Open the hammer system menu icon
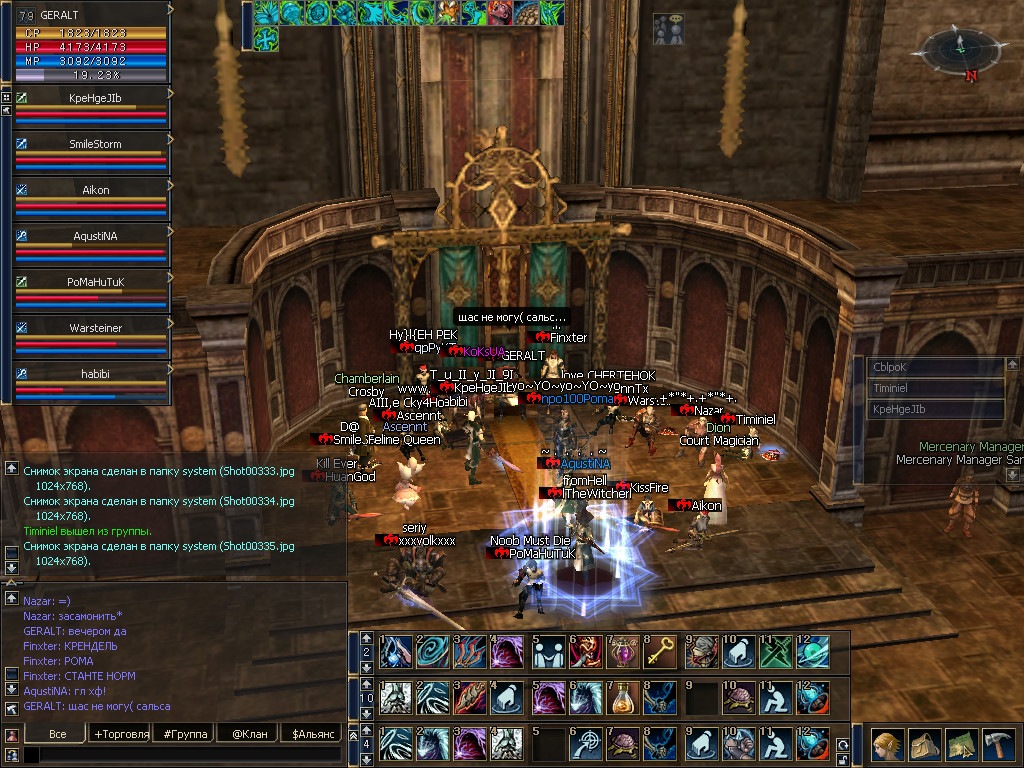 [x=997, y=746]
